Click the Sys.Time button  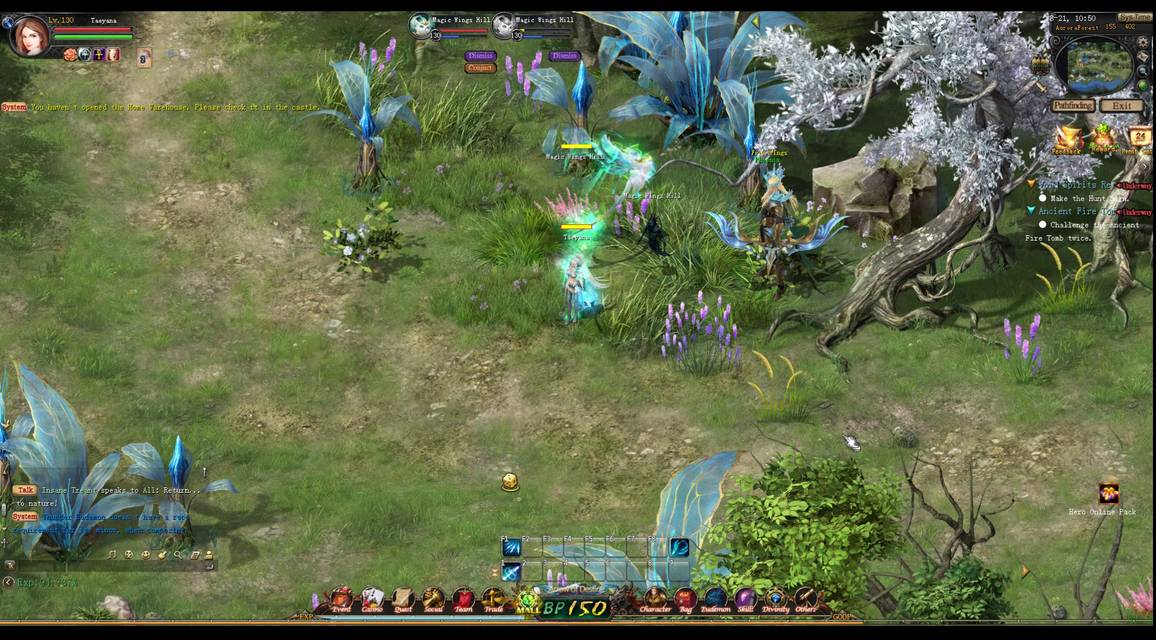click(x=1134, y=18)
